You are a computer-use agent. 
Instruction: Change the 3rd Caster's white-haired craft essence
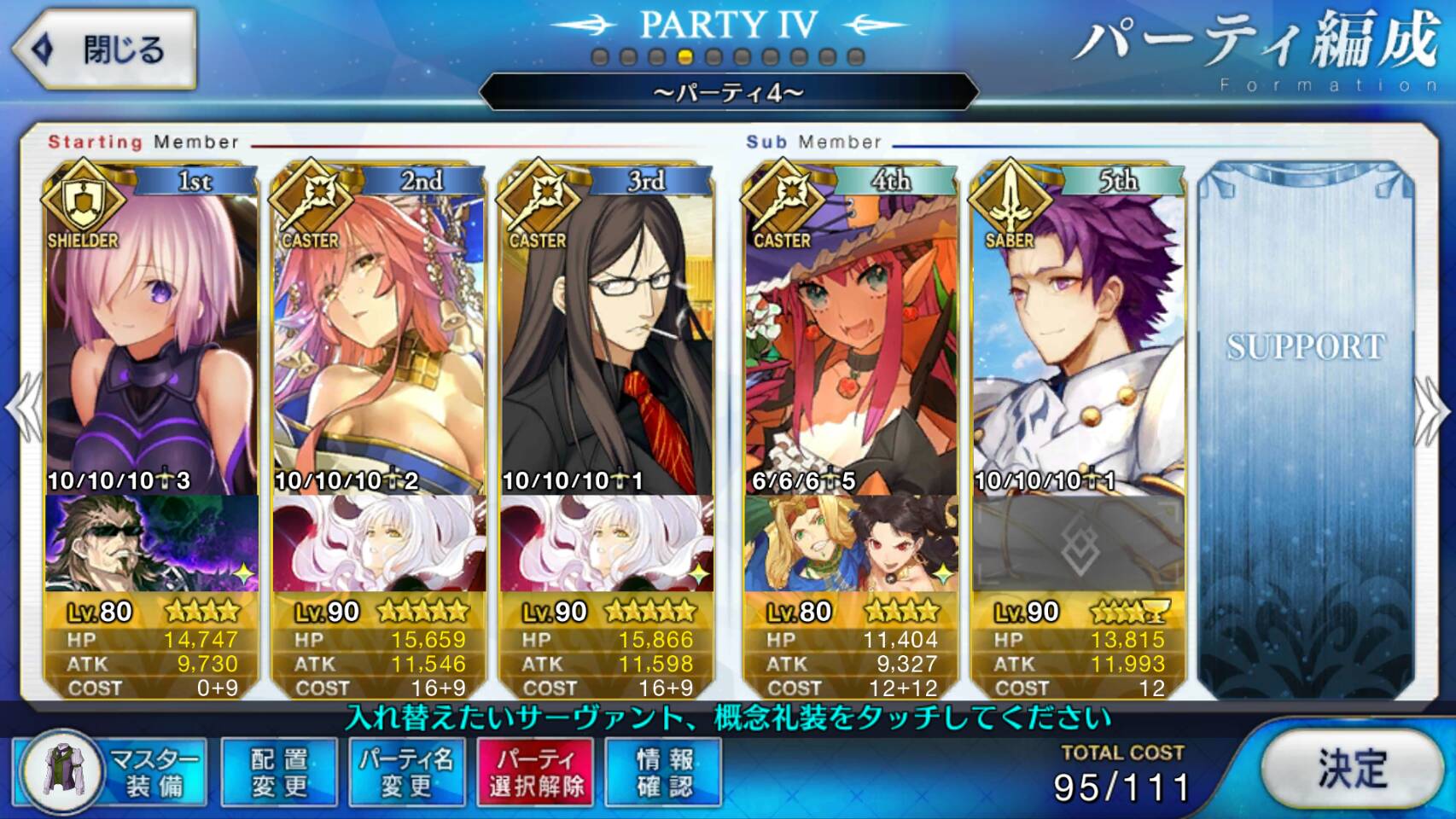[606, 543]
